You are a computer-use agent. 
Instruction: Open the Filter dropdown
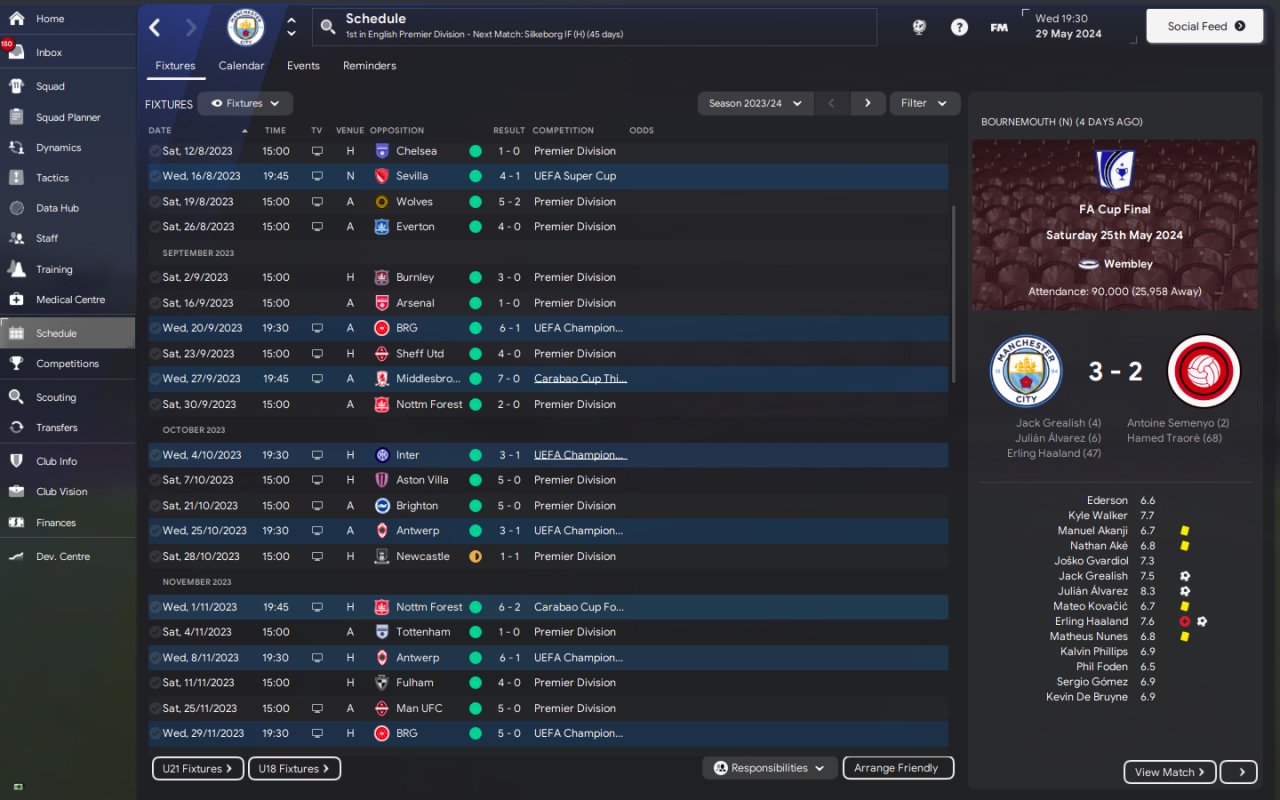(923, 103)
